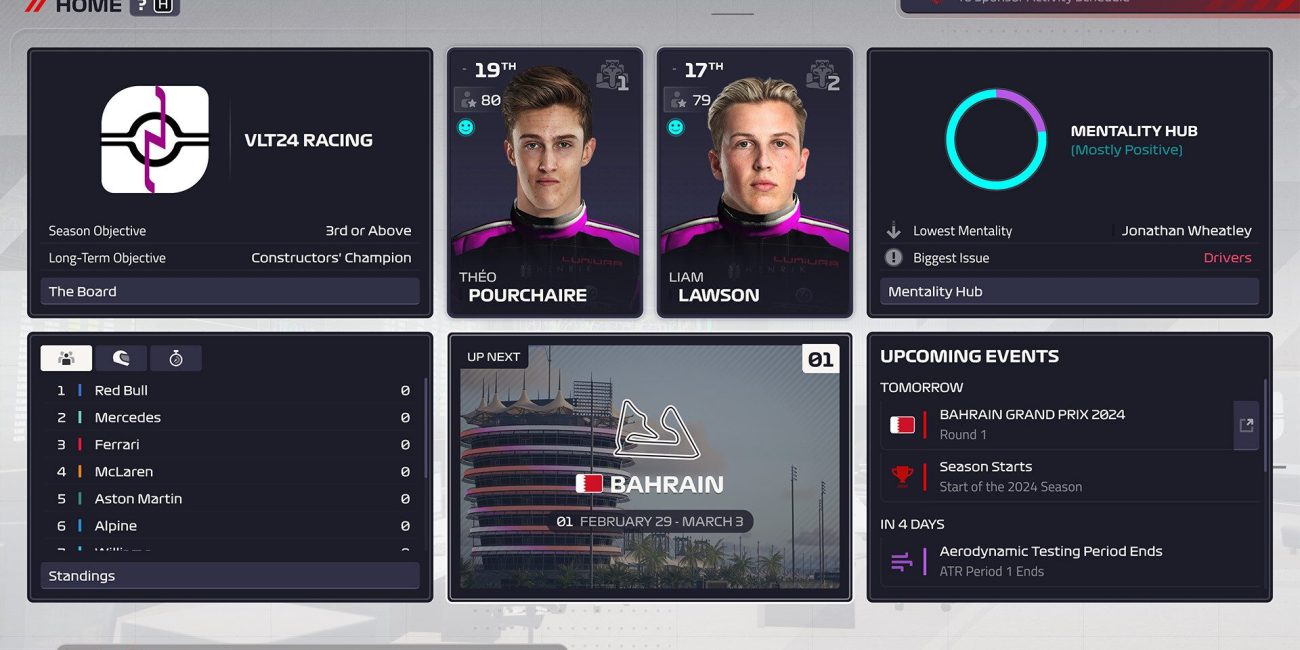Open the full Standings list
The height and width of the screenshot is (650, 1300).
pos(229,576)
